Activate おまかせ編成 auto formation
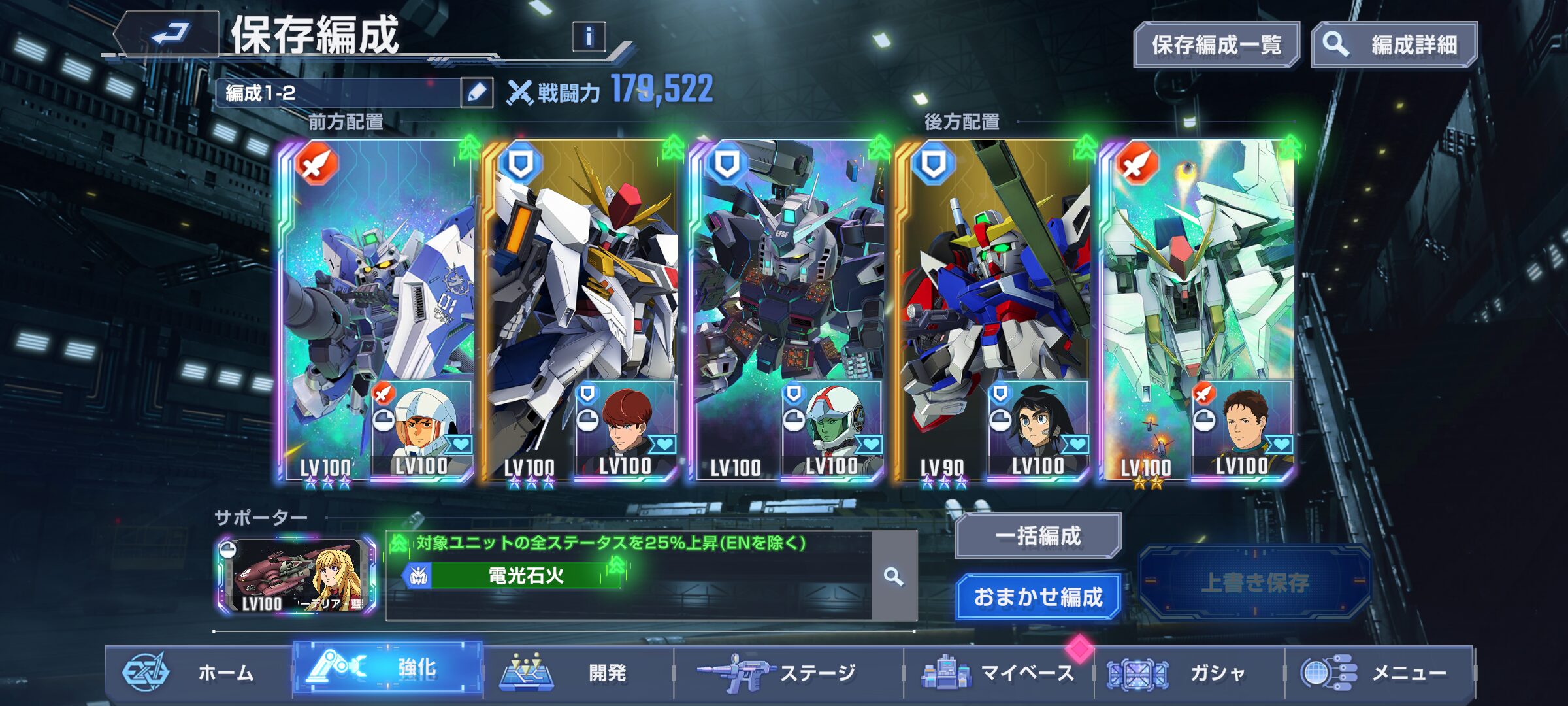Screen dimensions: 1568x706 pyautogui.click(x=1037, y=597)
